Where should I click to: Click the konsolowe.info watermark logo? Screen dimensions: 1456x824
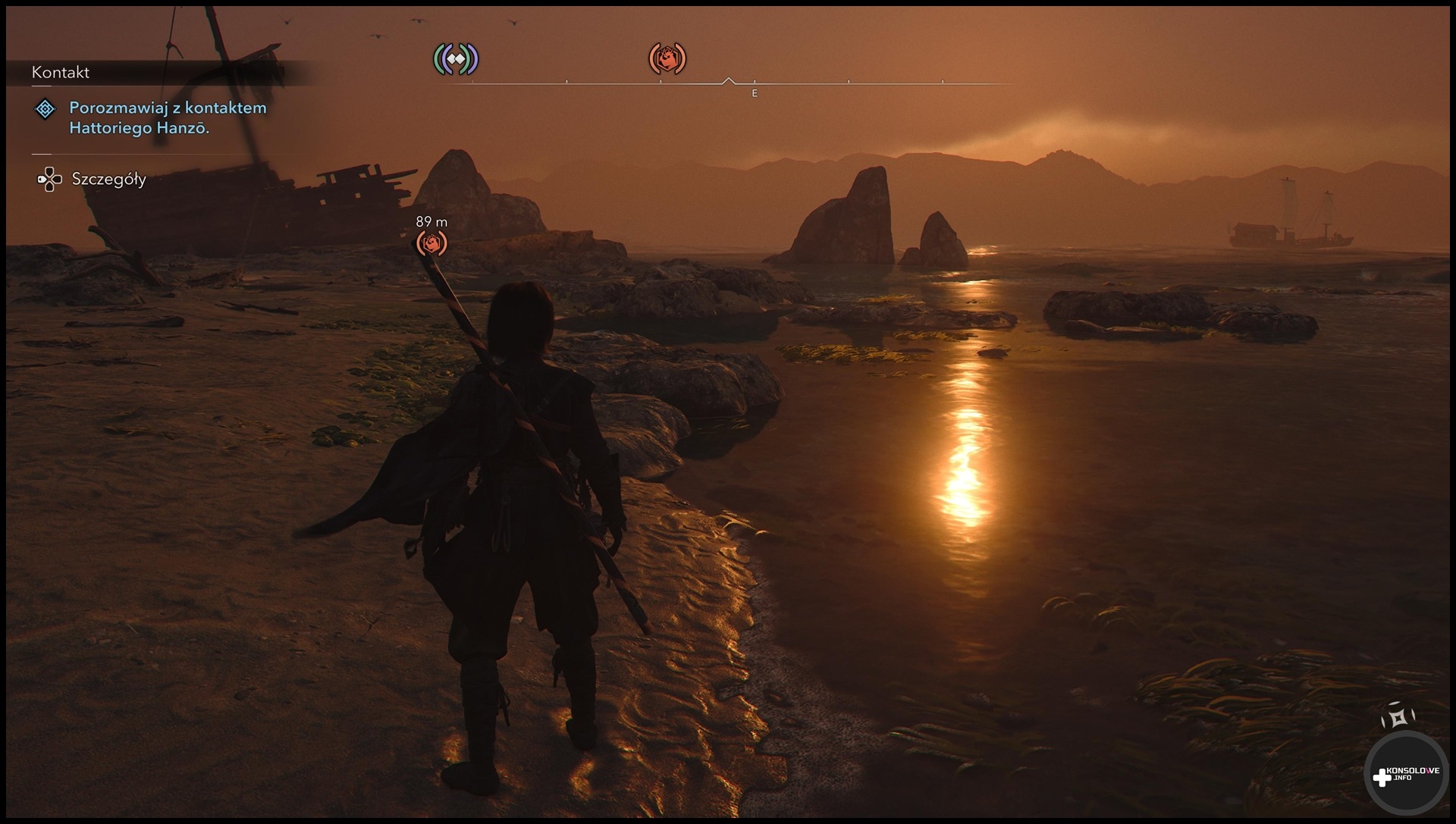[1405, 775]
